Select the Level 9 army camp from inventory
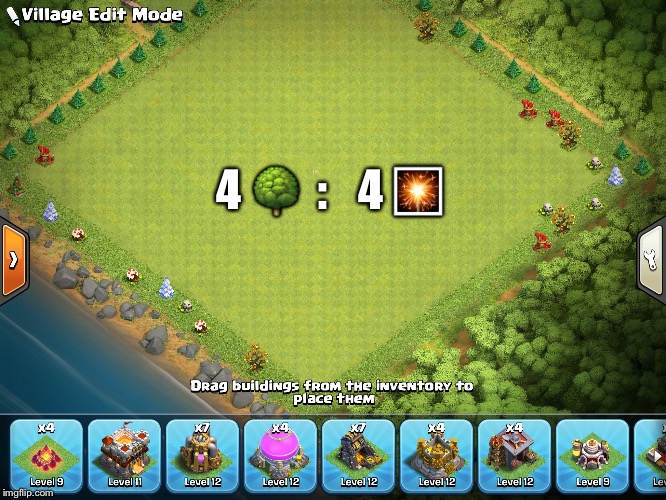The image size is (666, 500). [x=46, y=456]
